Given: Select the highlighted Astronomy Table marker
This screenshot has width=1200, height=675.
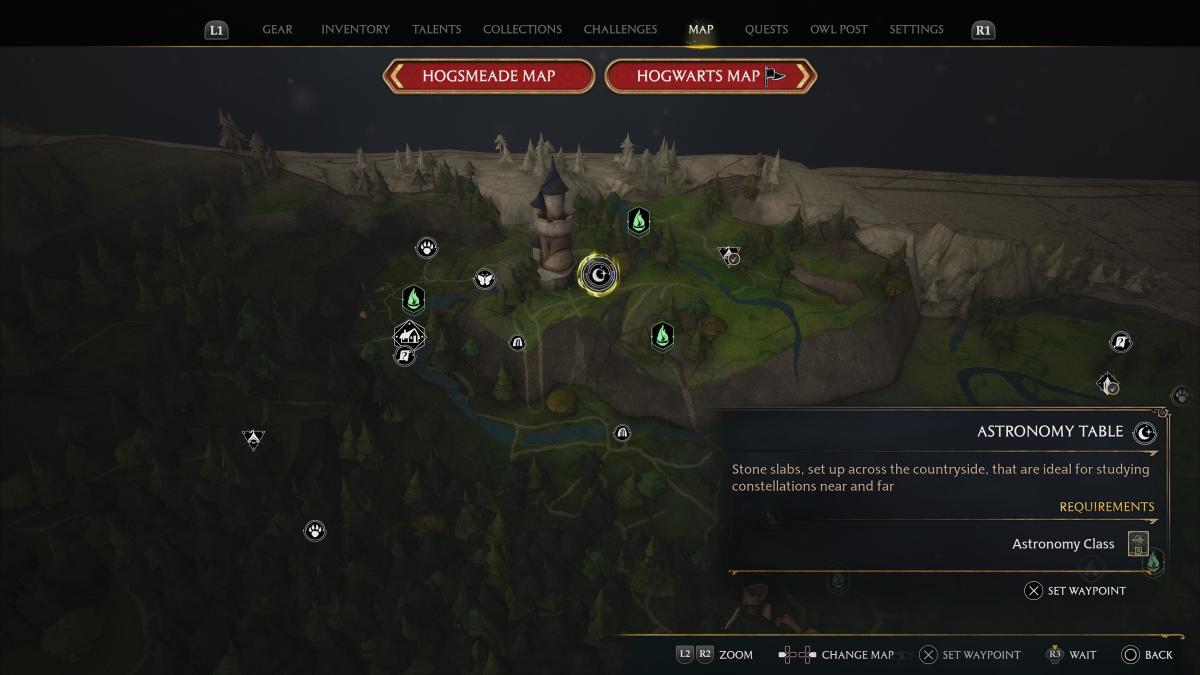Looking at the screenshot, I should coord(598,274).
